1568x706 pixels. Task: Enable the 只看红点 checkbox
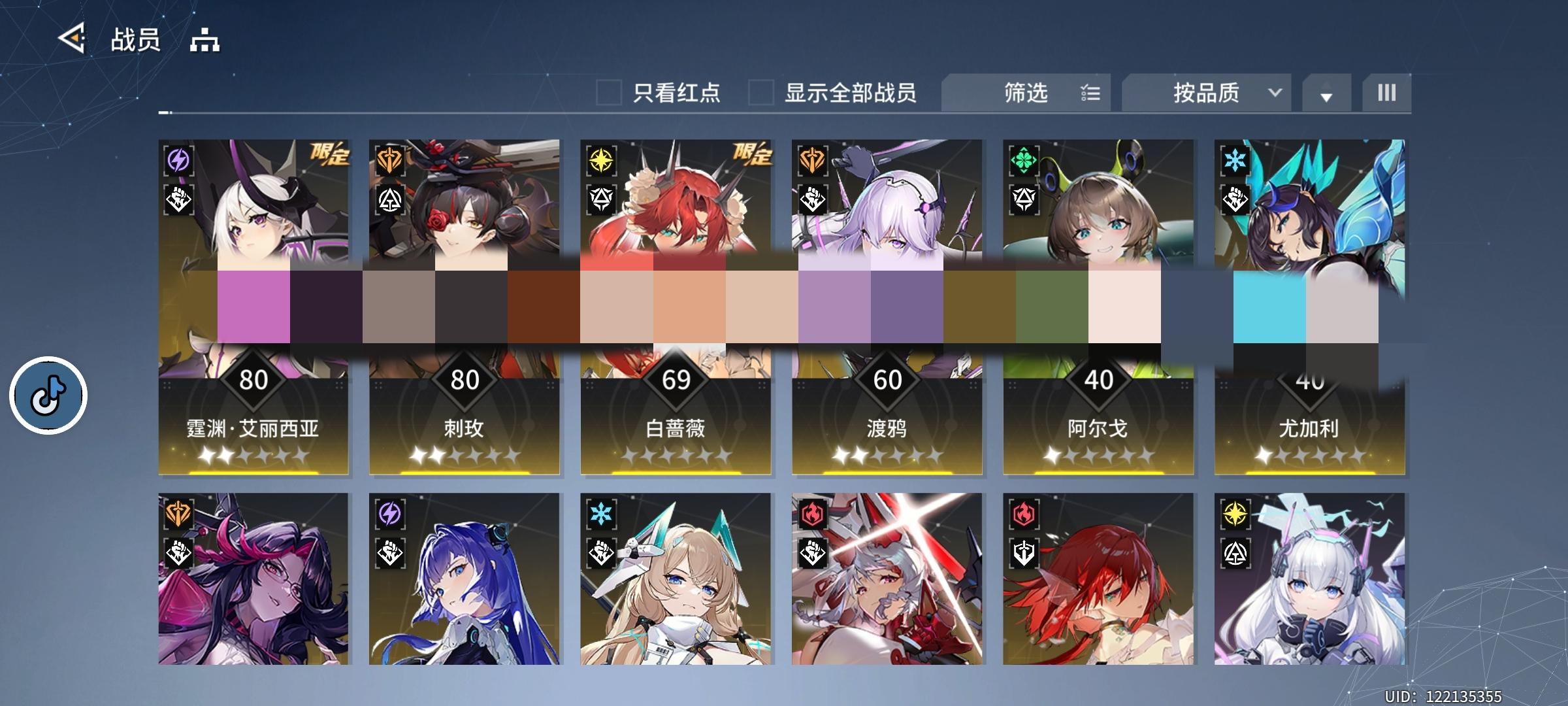[609, 93]
